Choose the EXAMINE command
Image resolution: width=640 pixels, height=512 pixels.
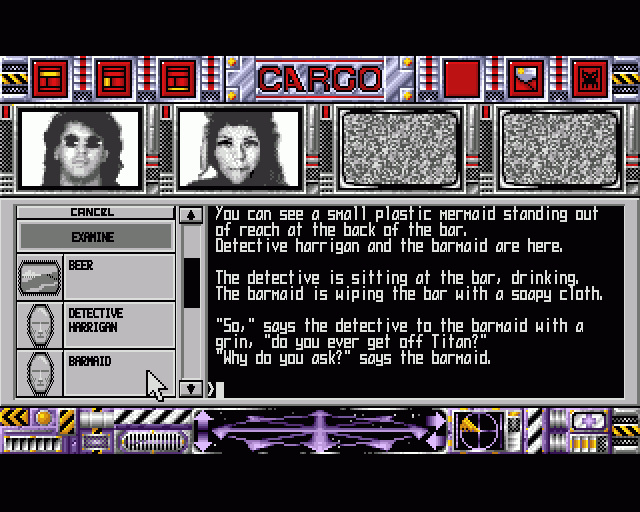click(93, 237)
